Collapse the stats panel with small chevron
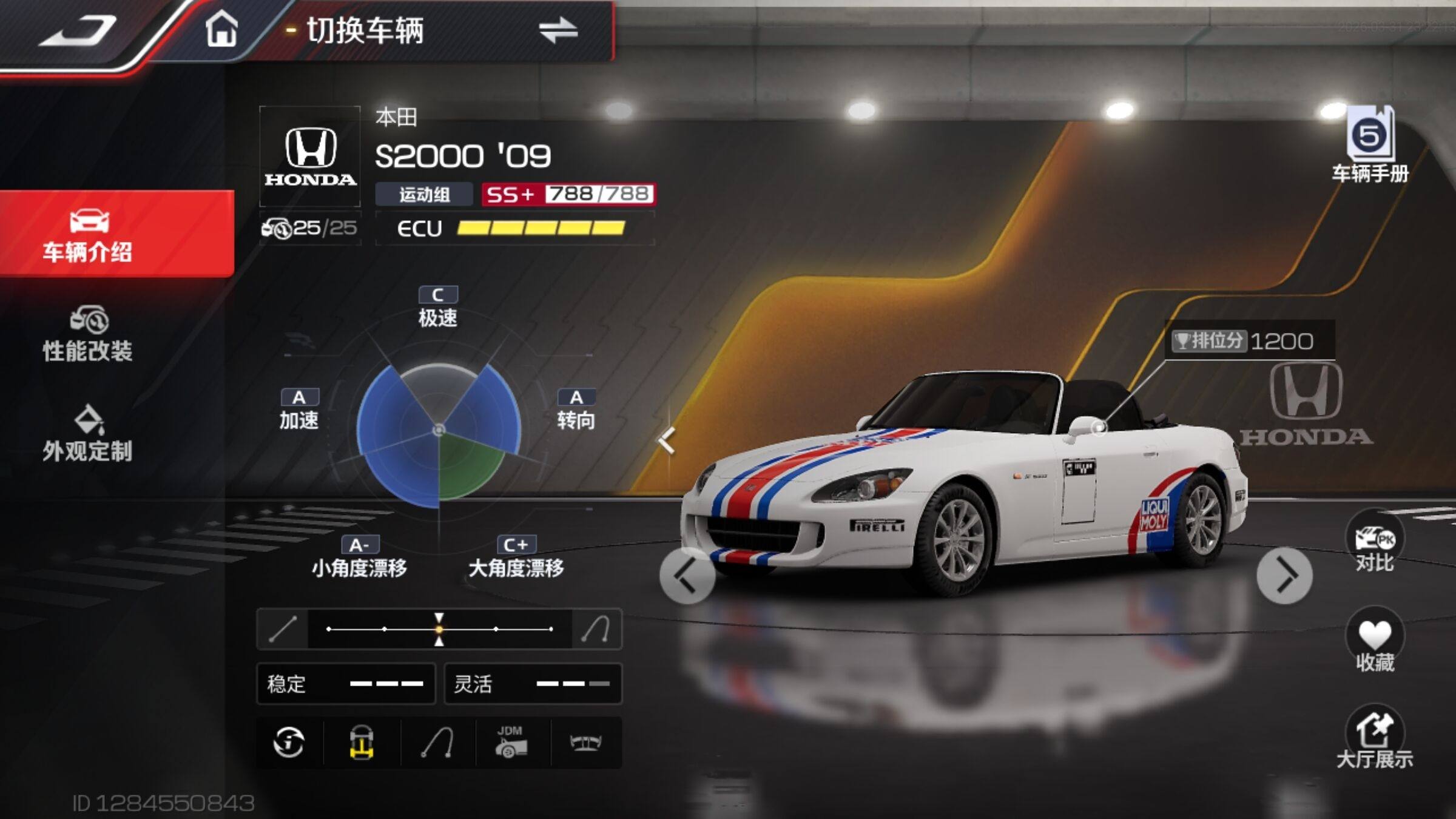This screenshot has width=1456, height=819. pyautogui.click(x=667, y=440)
